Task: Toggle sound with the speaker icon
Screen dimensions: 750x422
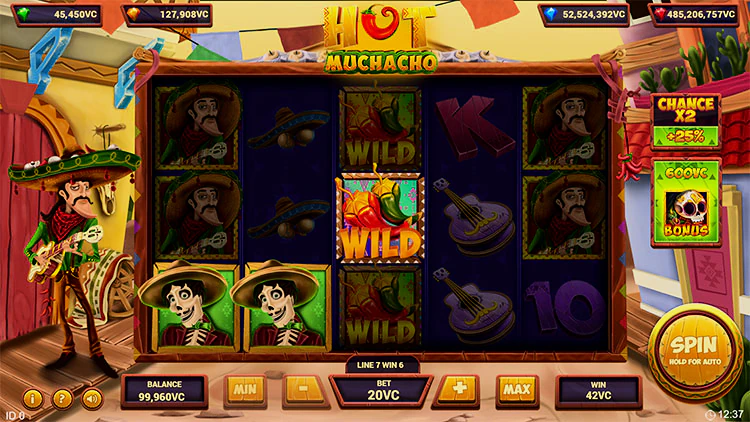Action: [x=92, y=398]
